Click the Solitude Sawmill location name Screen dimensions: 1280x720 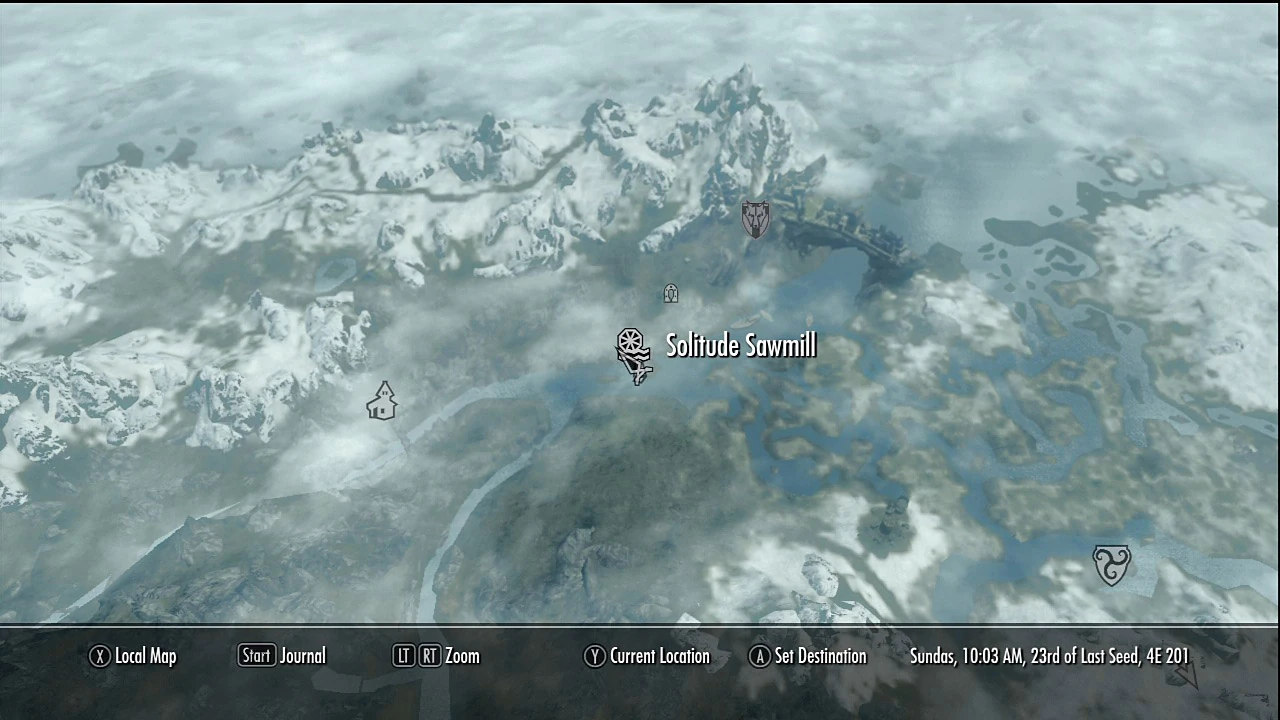click(x=740, y=345)
